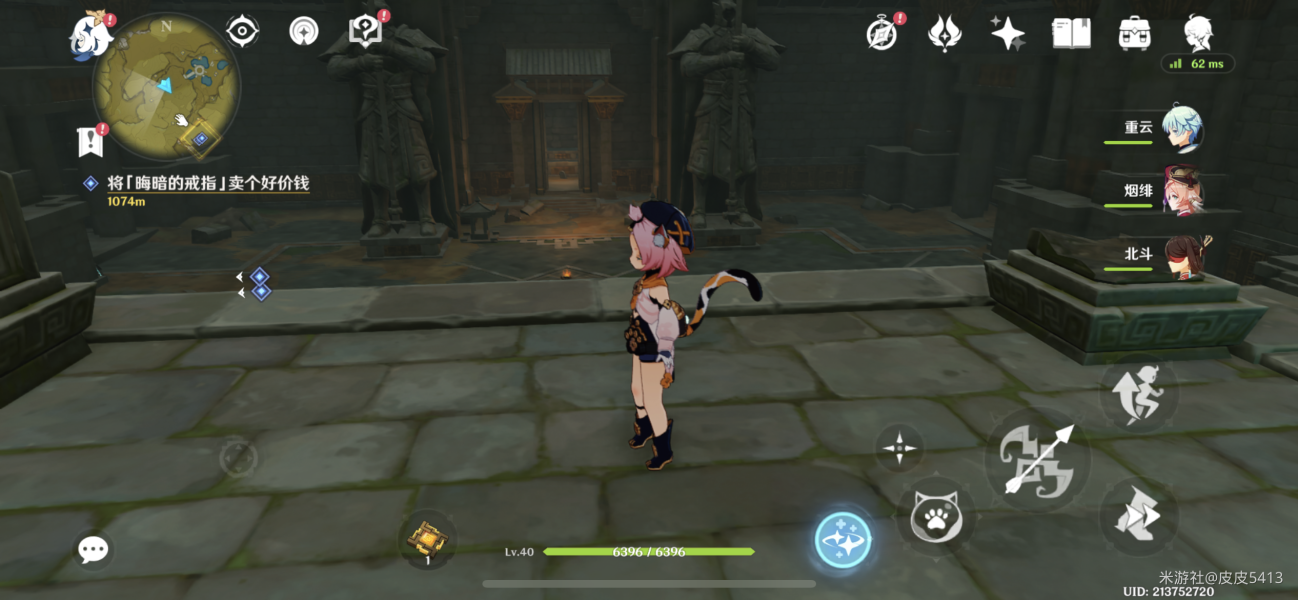The height and width of the screenshot is (600, 1298).
Task: Open the tutorial guide icon with alert
Action: (x=366, y=32)
